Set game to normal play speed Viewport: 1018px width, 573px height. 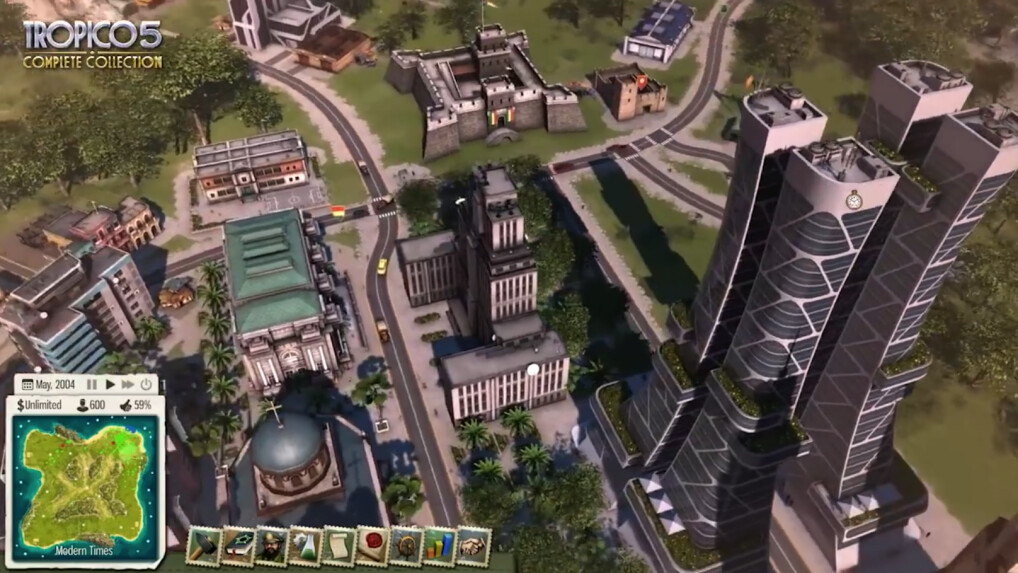(110, 384)
